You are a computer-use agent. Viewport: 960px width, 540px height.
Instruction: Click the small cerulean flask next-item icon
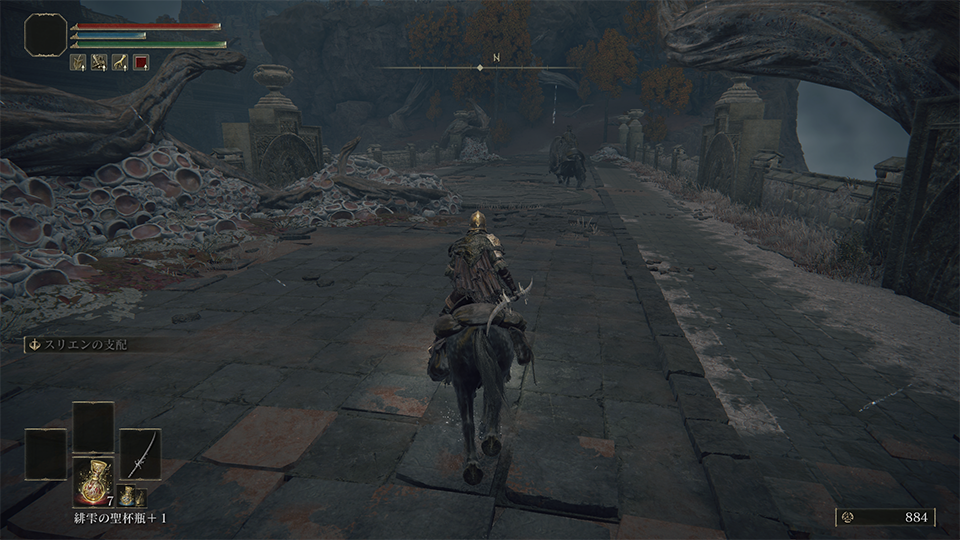tap(128, 495)
